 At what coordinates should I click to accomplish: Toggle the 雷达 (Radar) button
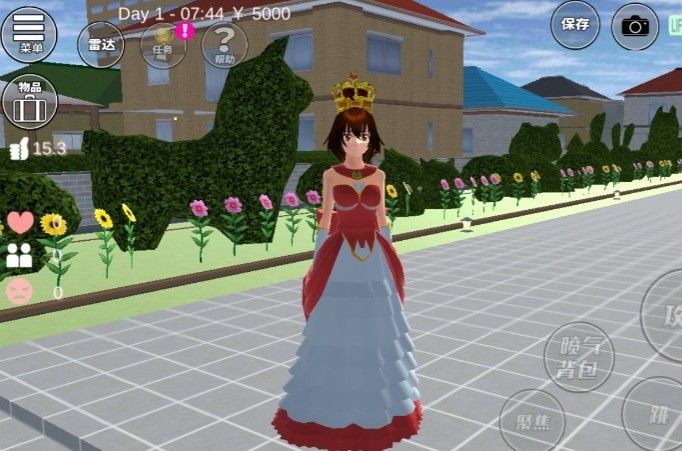pos(101,44)
